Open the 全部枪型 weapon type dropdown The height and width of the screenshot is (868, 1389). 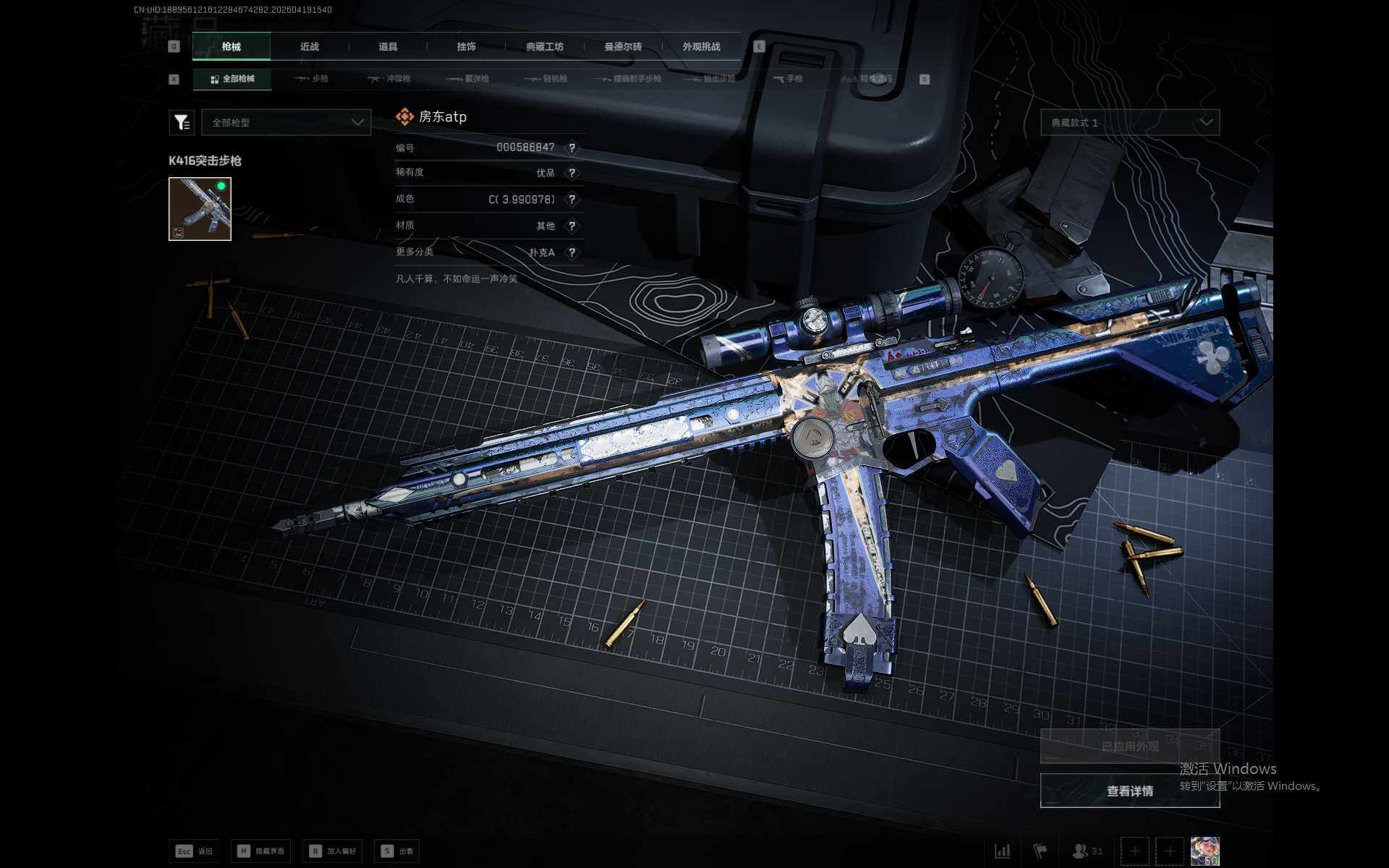point(286,122)
